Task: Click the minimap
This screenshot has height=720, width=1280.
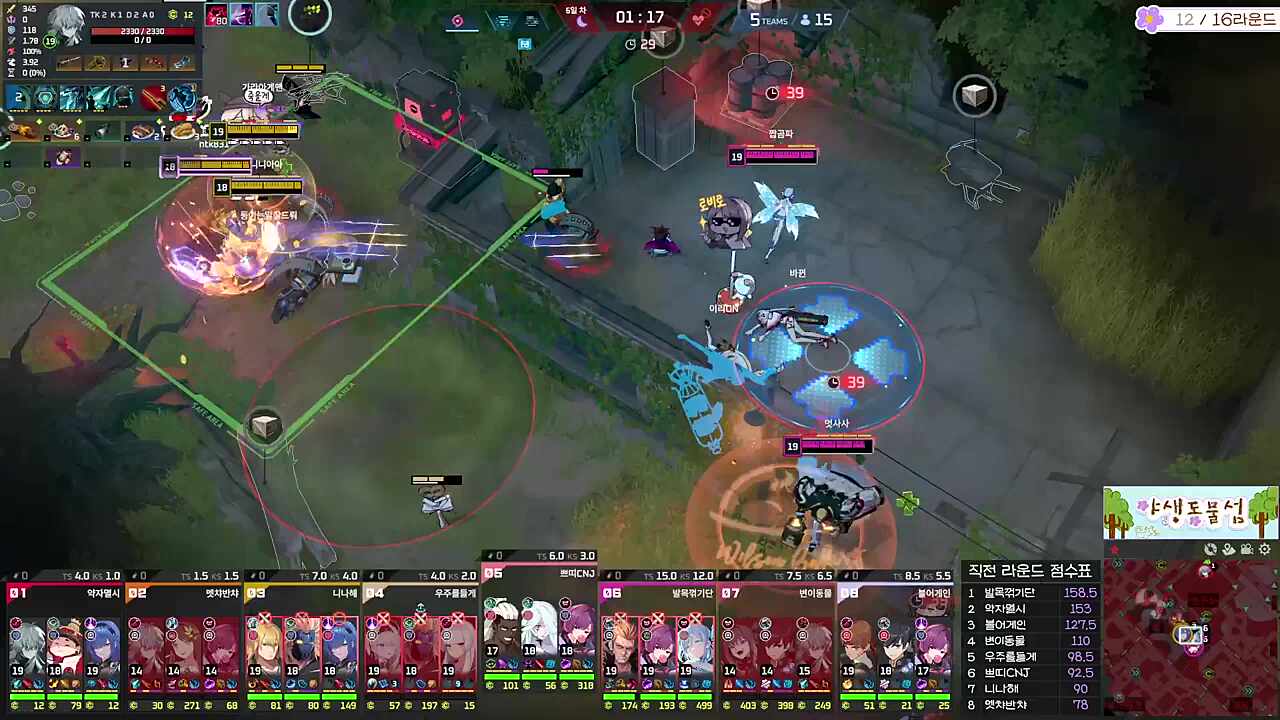Action: pyautogui.click(x=1191, y=638)
